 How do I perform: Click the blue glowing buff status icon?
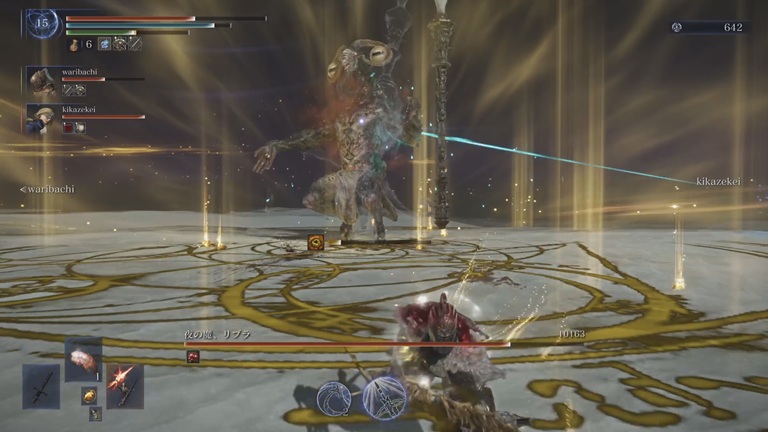pyautogui.click(x=103, y=44)
